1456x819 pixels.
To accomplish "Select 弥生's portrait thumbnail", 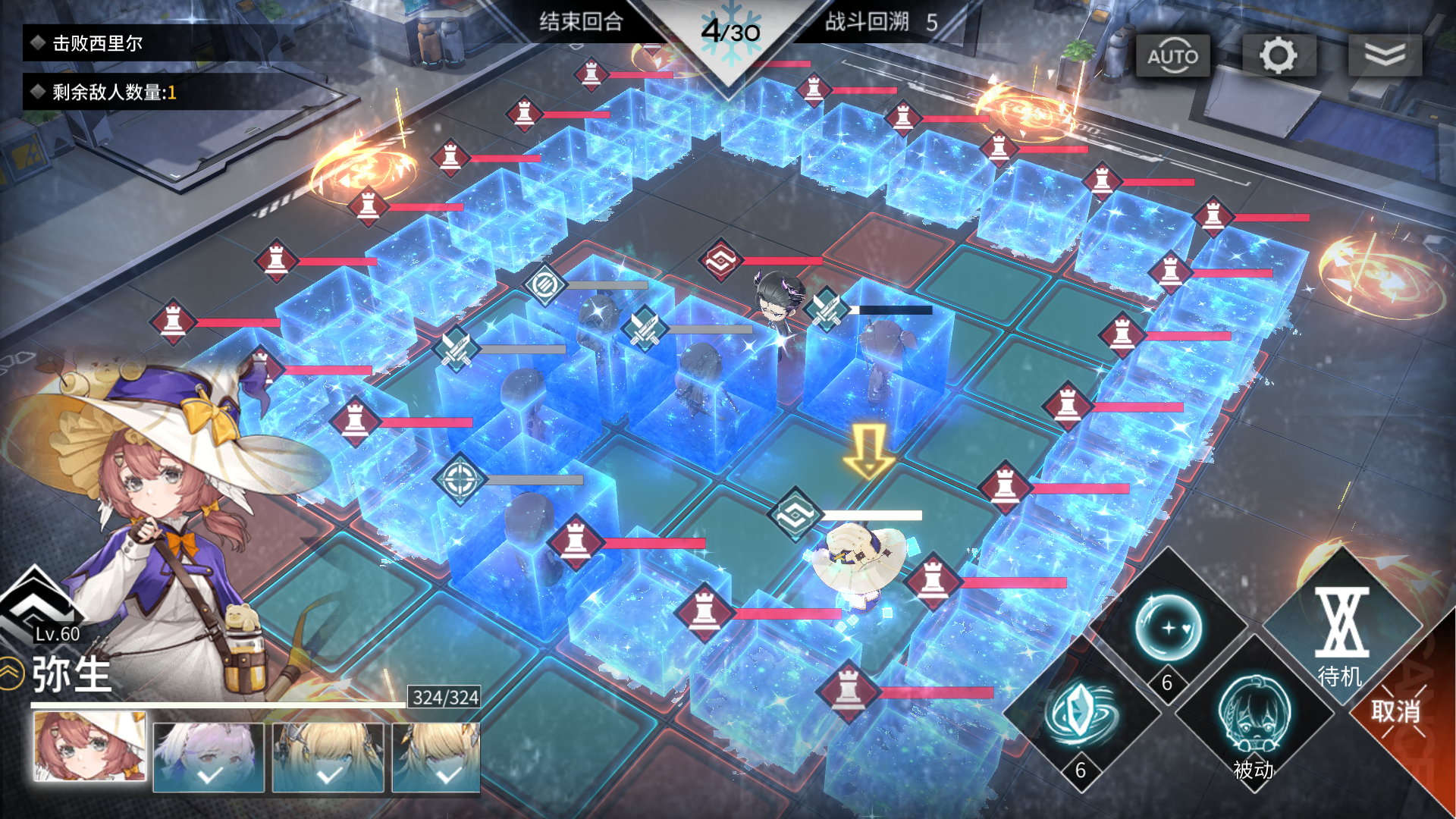I will (89, 747).
